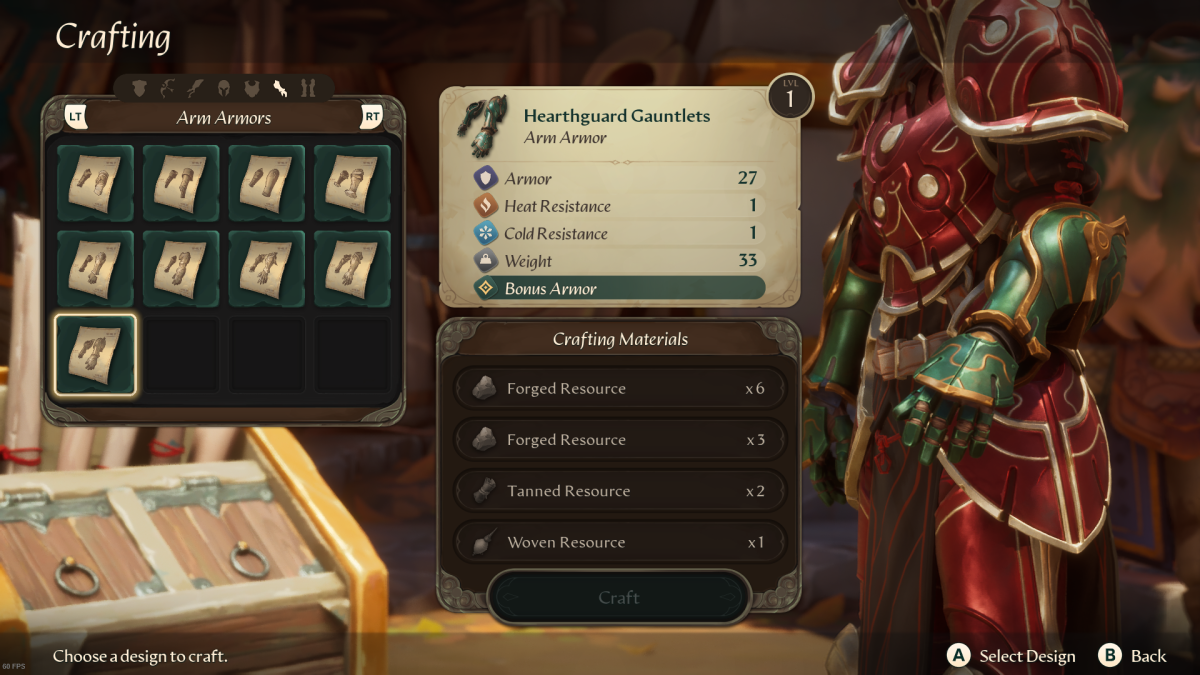This screenshot has width=1200, height=675.
Task: Click the Weight stat row
Action: pos(618,261)
